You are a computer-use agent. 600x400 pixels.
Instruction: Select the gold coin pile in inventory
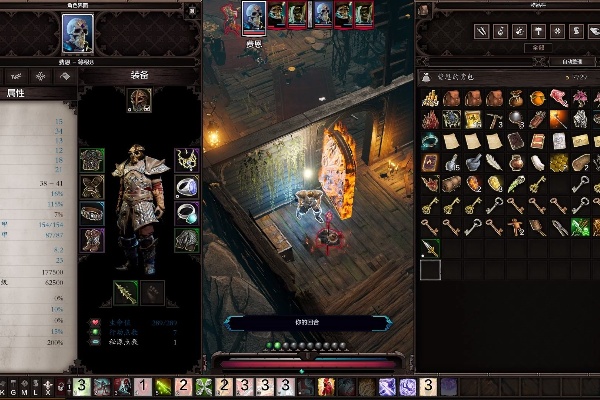point(430,99)
